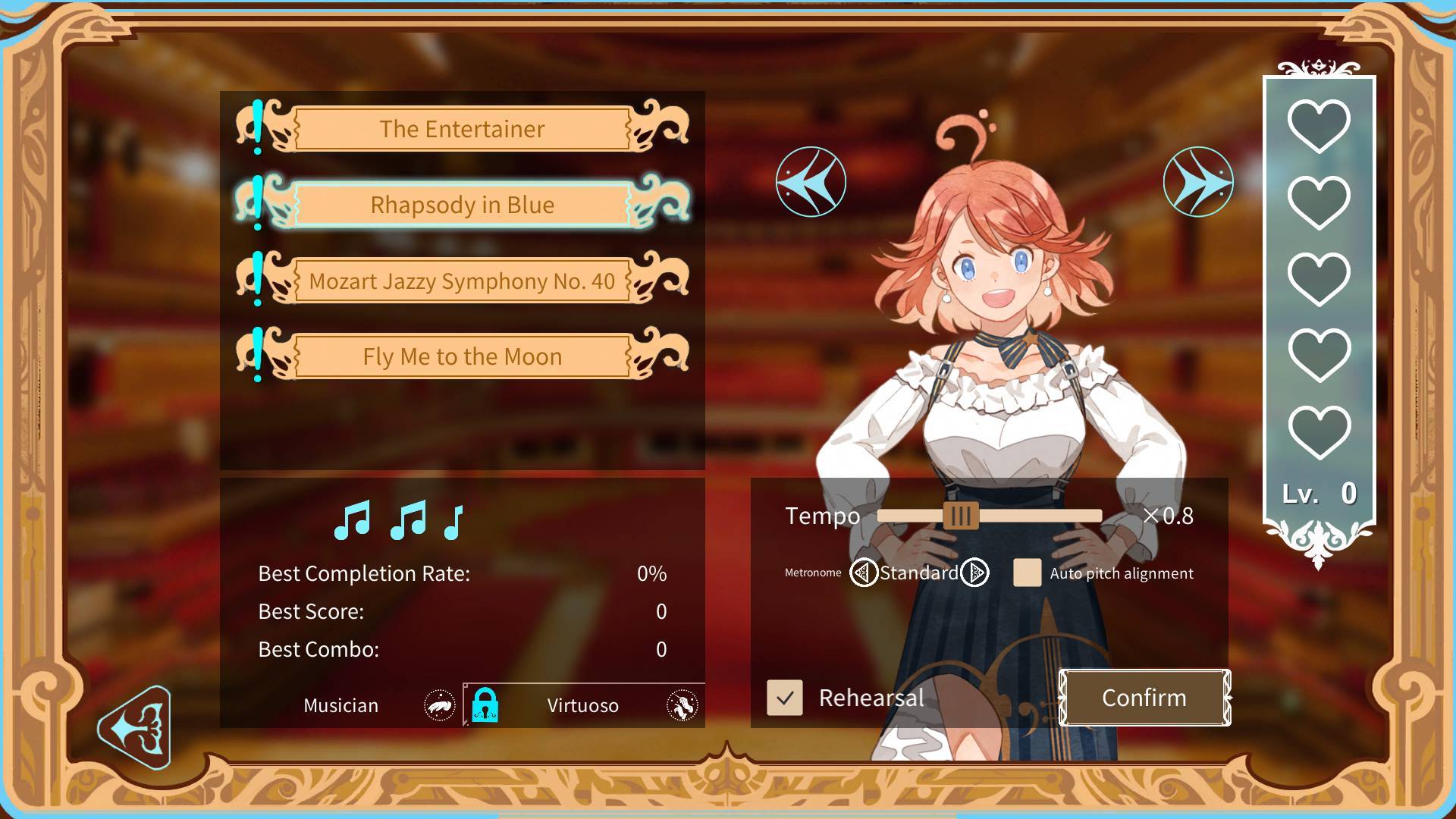Click Confirm to start the song
Screen dimensions: 1456x819
pos(1144,697)
